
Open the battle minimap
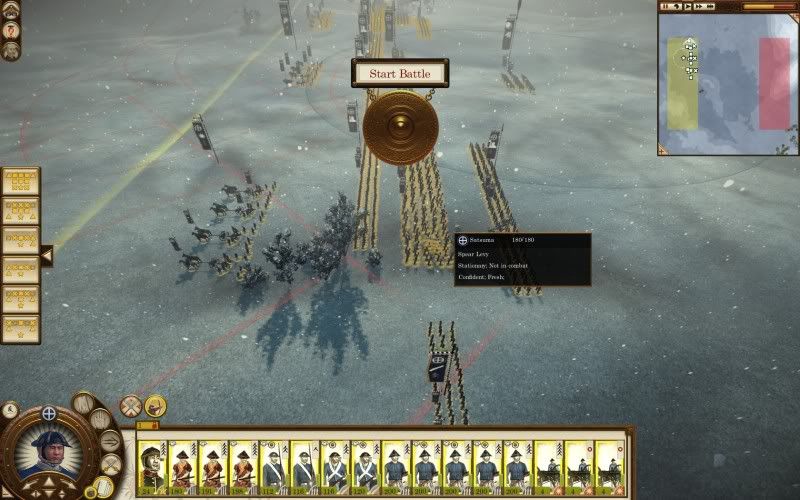pyautogui.click(x=727, y=85)
